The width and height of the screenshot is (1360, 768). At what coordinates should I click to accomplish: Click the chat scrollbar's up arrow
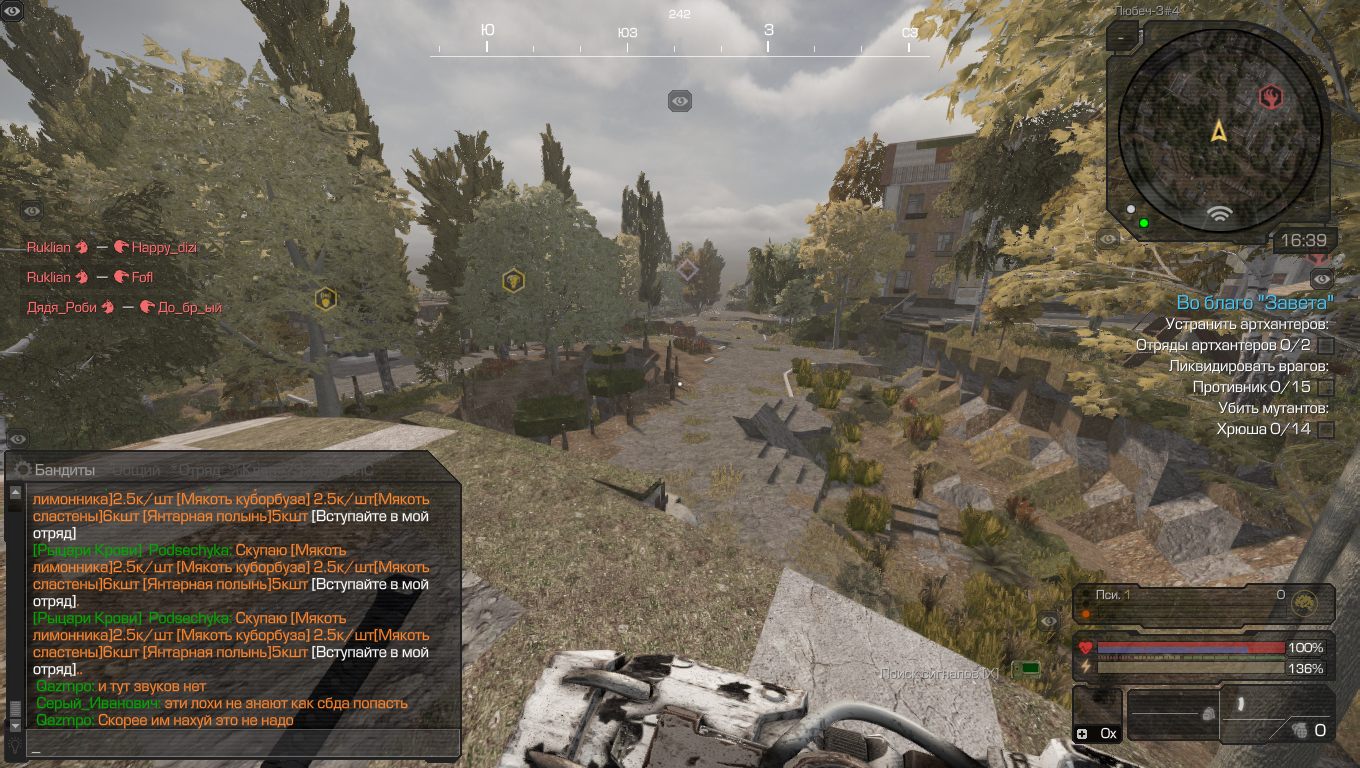15,492
